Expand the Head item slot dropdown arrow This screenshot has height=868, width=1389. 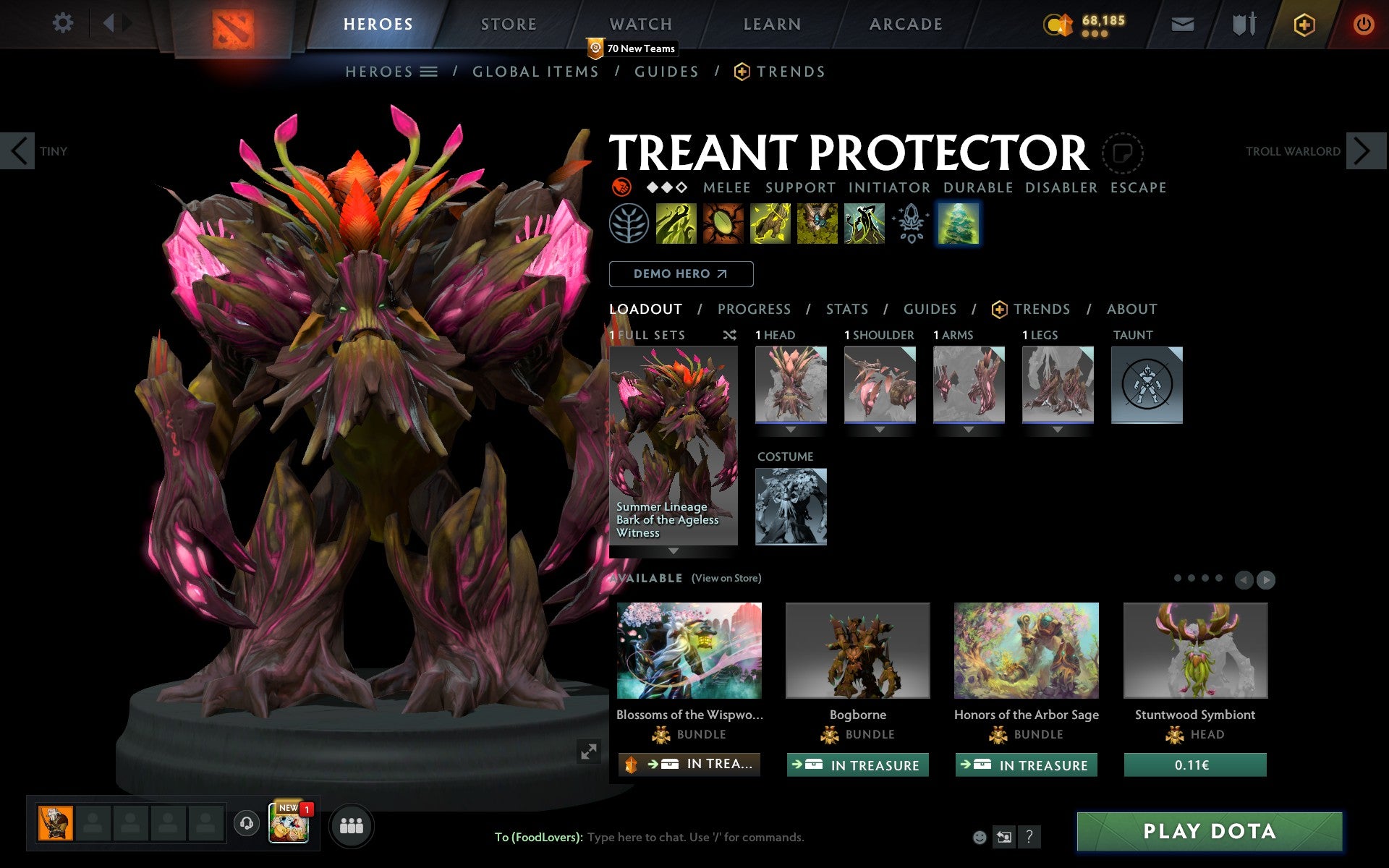(x=791, y=428)
